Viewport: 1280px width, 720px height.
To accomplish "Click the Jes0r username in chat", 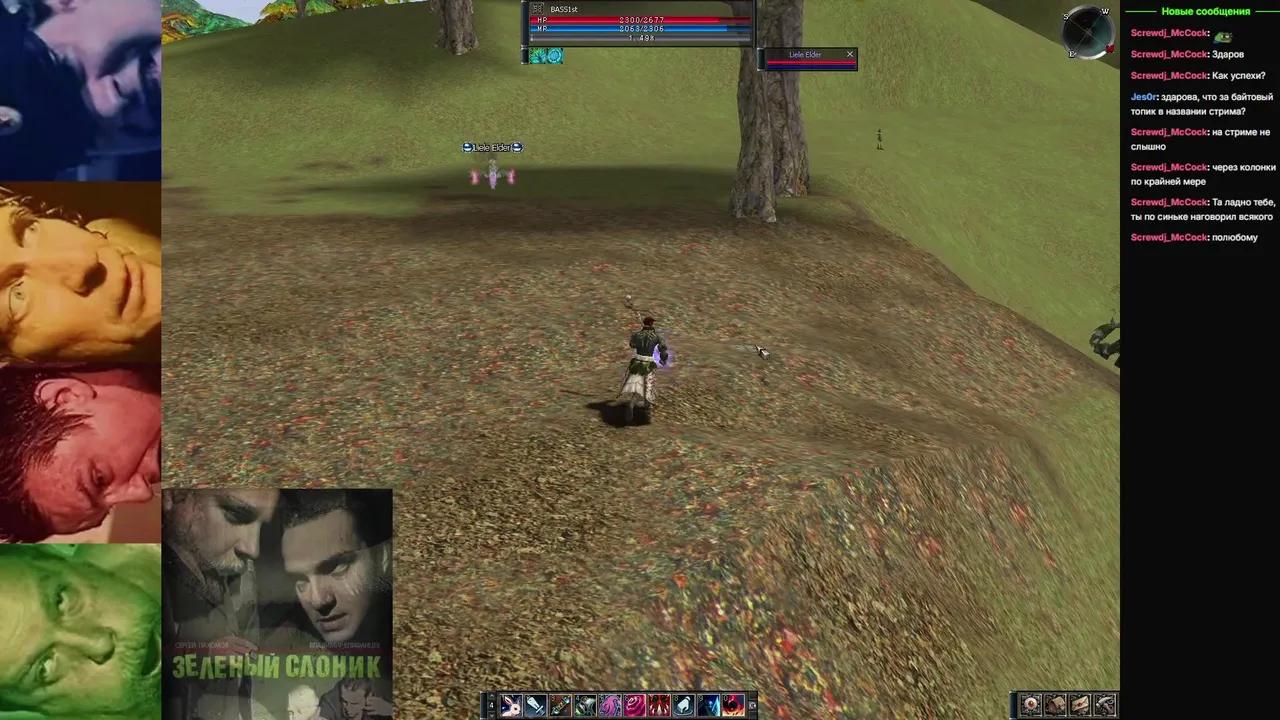I will 1143,96.
